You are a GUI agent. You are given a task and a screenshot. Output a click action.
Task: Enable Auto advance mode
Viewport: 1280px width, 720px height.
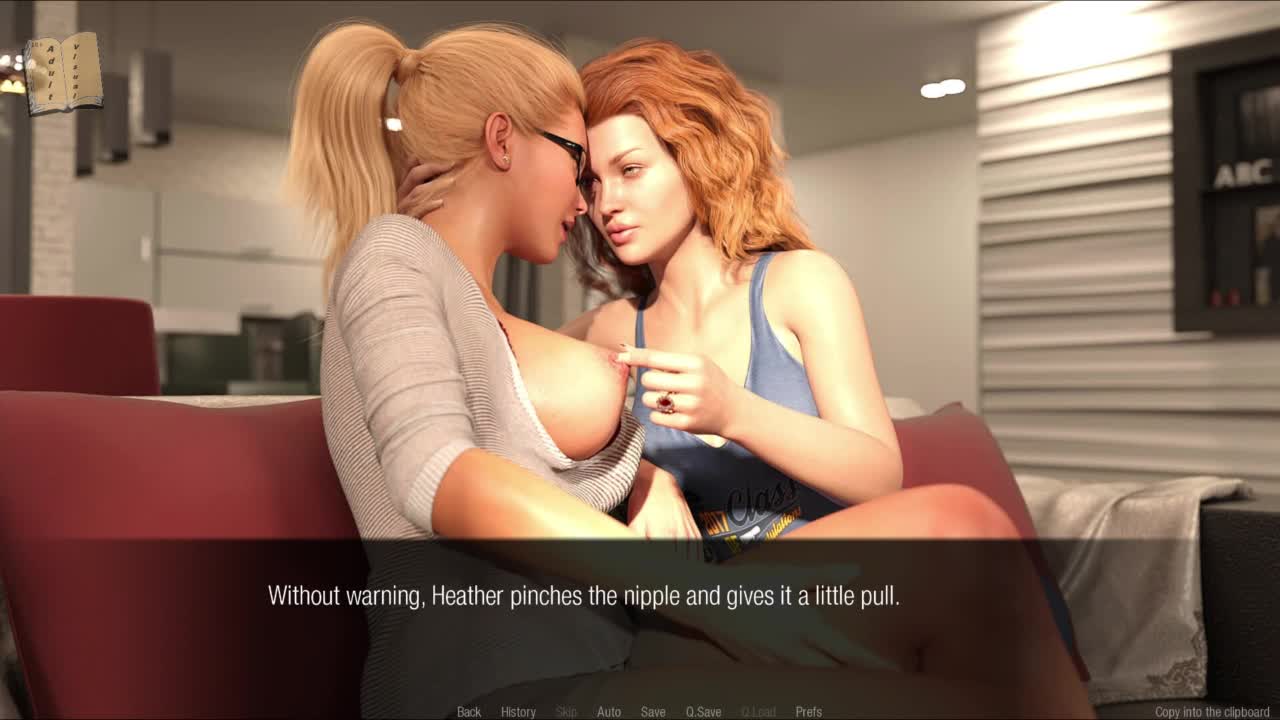[609, 712]
